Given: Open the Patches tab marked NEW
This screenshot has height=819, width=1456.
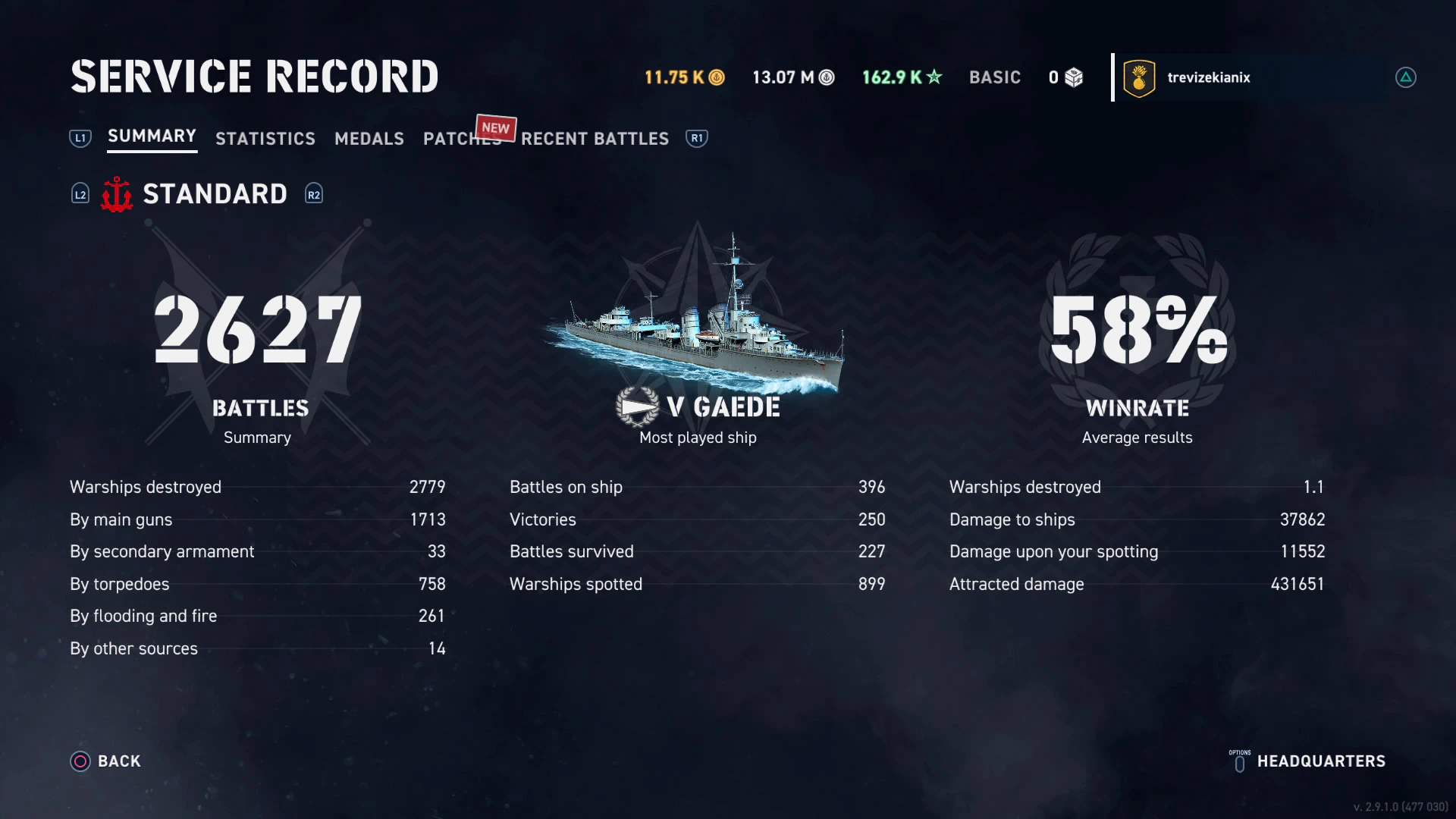Looking at the screenshot, I should (x=461, y=139).
